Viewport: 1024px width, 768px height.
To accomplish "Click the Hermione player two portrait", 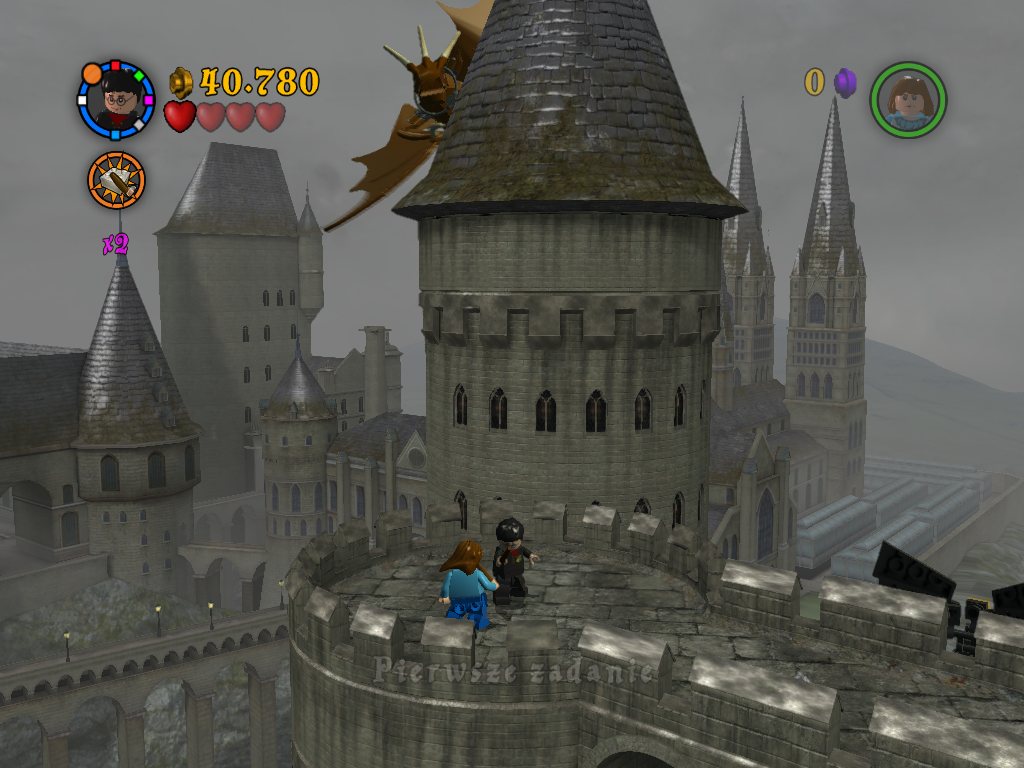I will tap(908, 100).
